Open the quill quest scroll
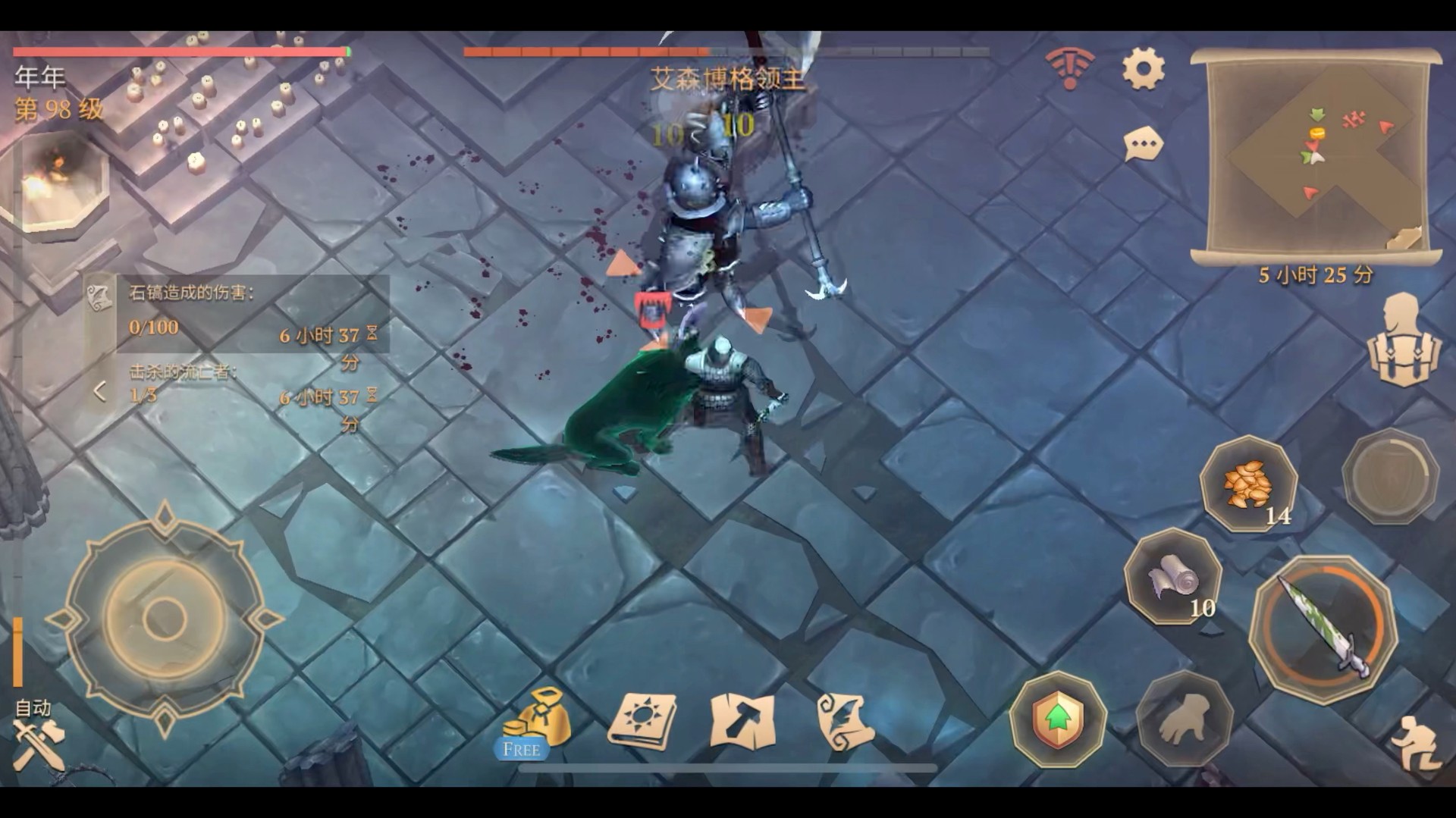The height and width of the screenshot is (818, 1456). 845,722
